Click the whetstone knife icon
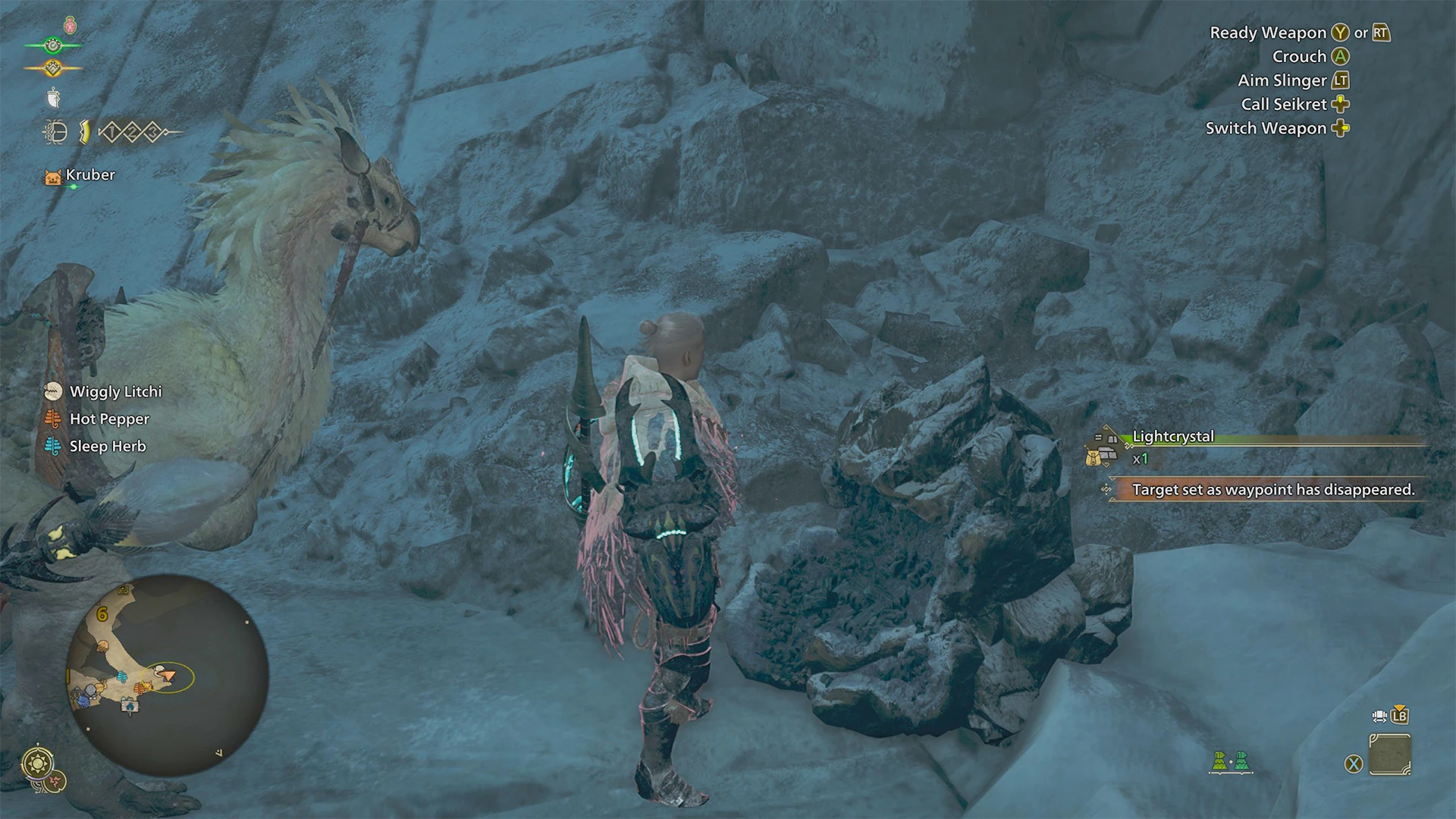Image resolution: width=1456 pixels, height=819 pixels. (54, 97)
